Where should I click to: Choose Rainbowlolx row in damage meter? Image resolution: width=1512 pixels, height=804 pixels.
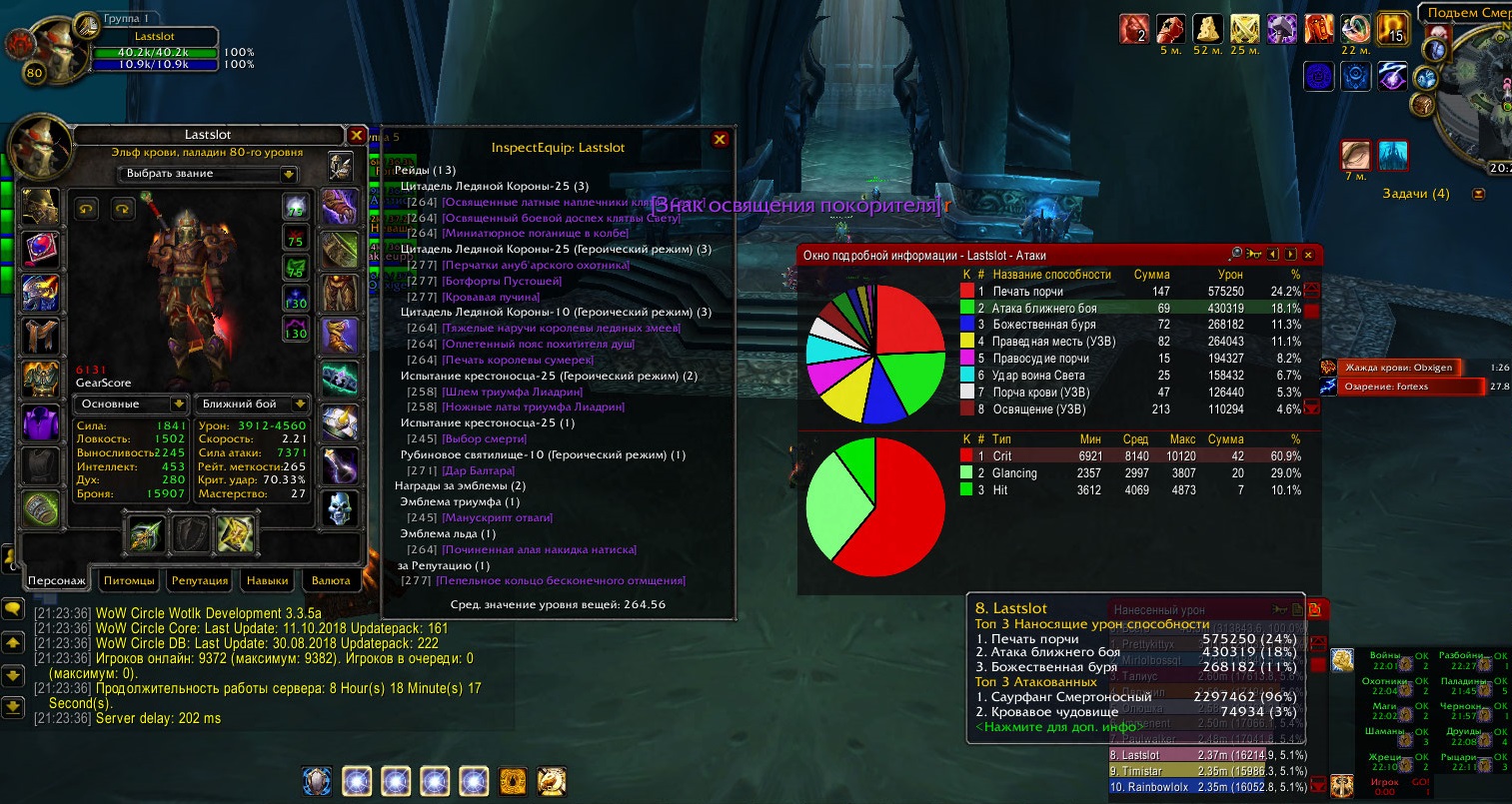[x=1207, y=787]
